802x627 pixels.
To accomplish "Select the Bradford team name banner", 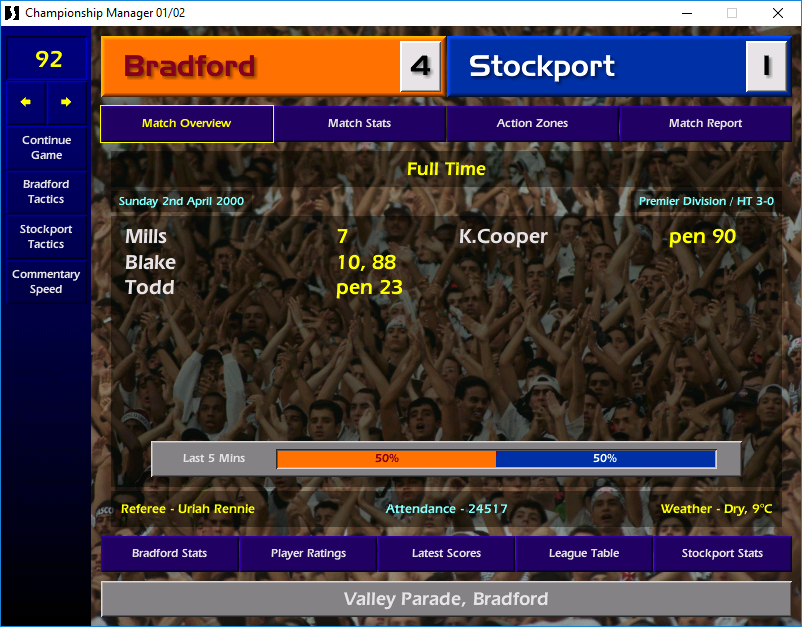I will [x=250, y=66].
